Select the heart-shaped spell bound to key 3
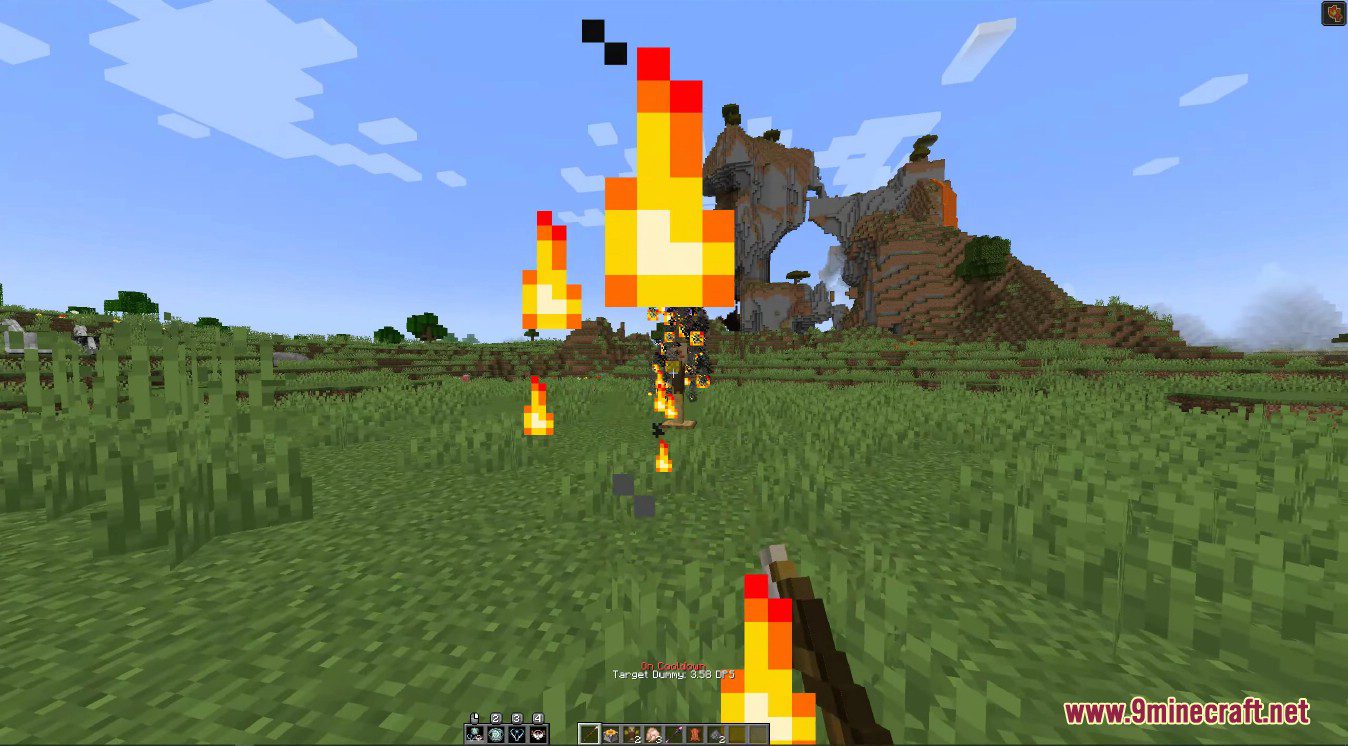 click(x=516, y=734)
